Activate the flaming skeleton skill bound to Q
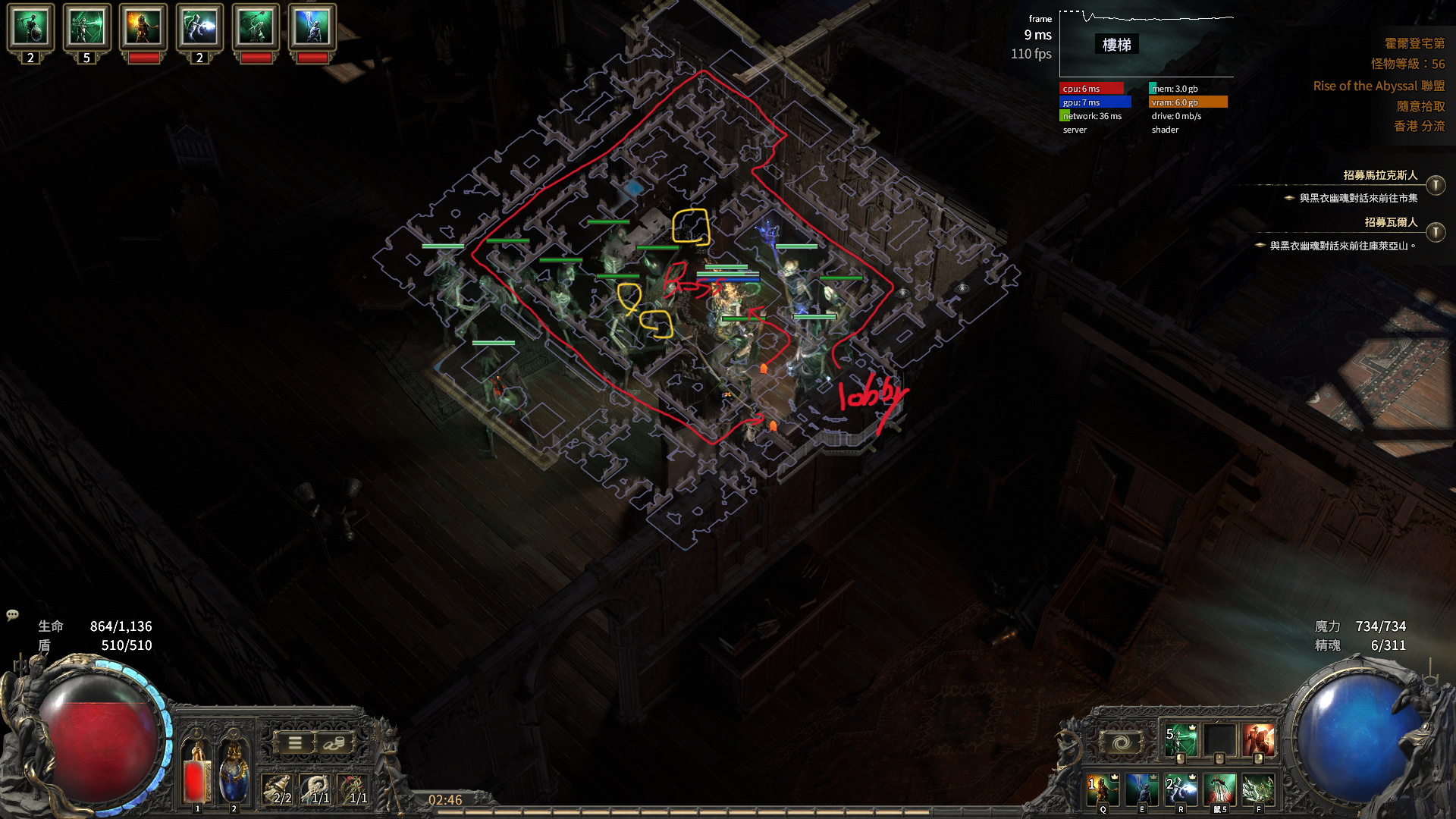Viewport: 1456px width, 819px height. [1103, 789]
